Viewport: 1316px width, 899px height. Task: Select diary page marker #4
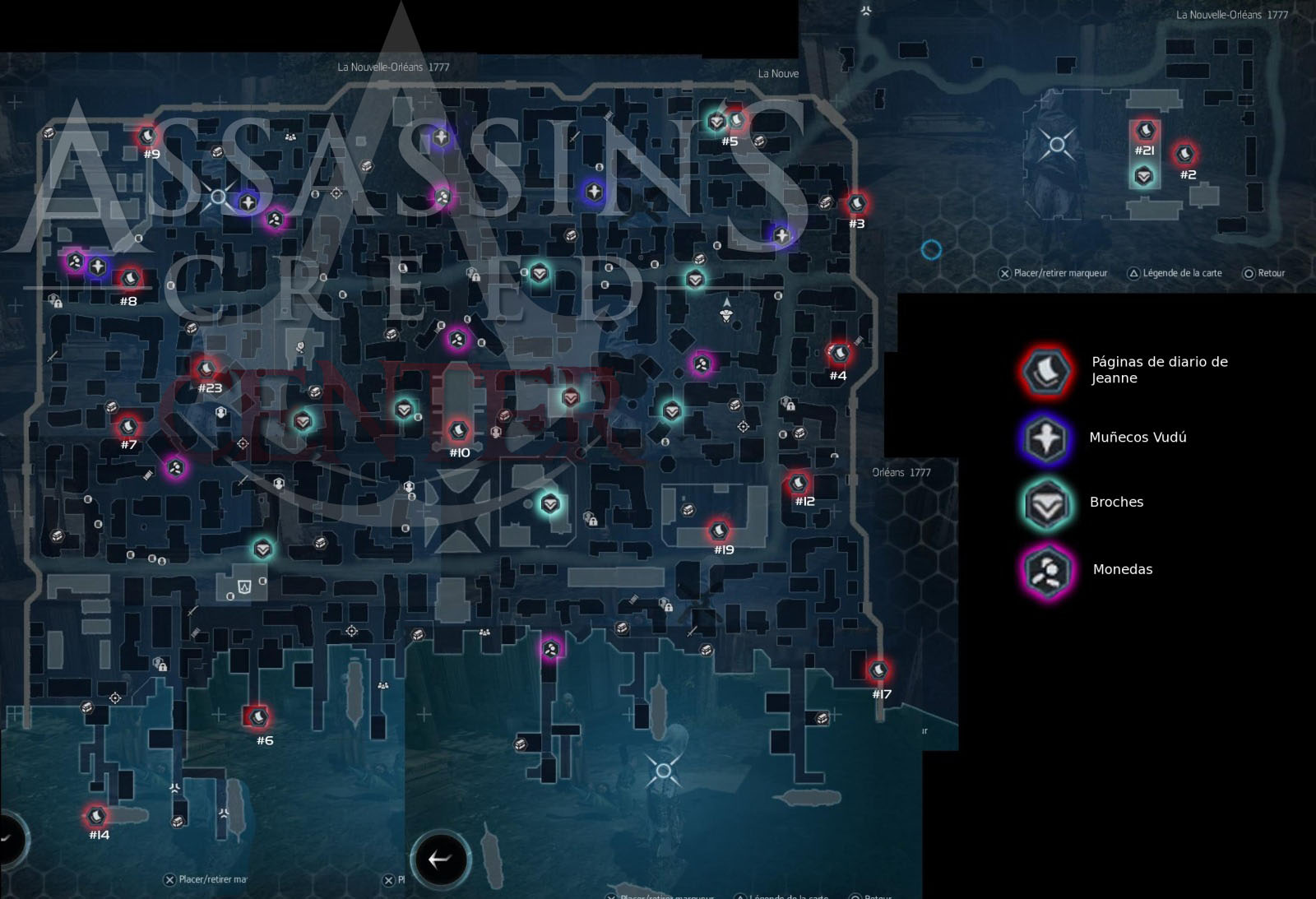[840, 355]
